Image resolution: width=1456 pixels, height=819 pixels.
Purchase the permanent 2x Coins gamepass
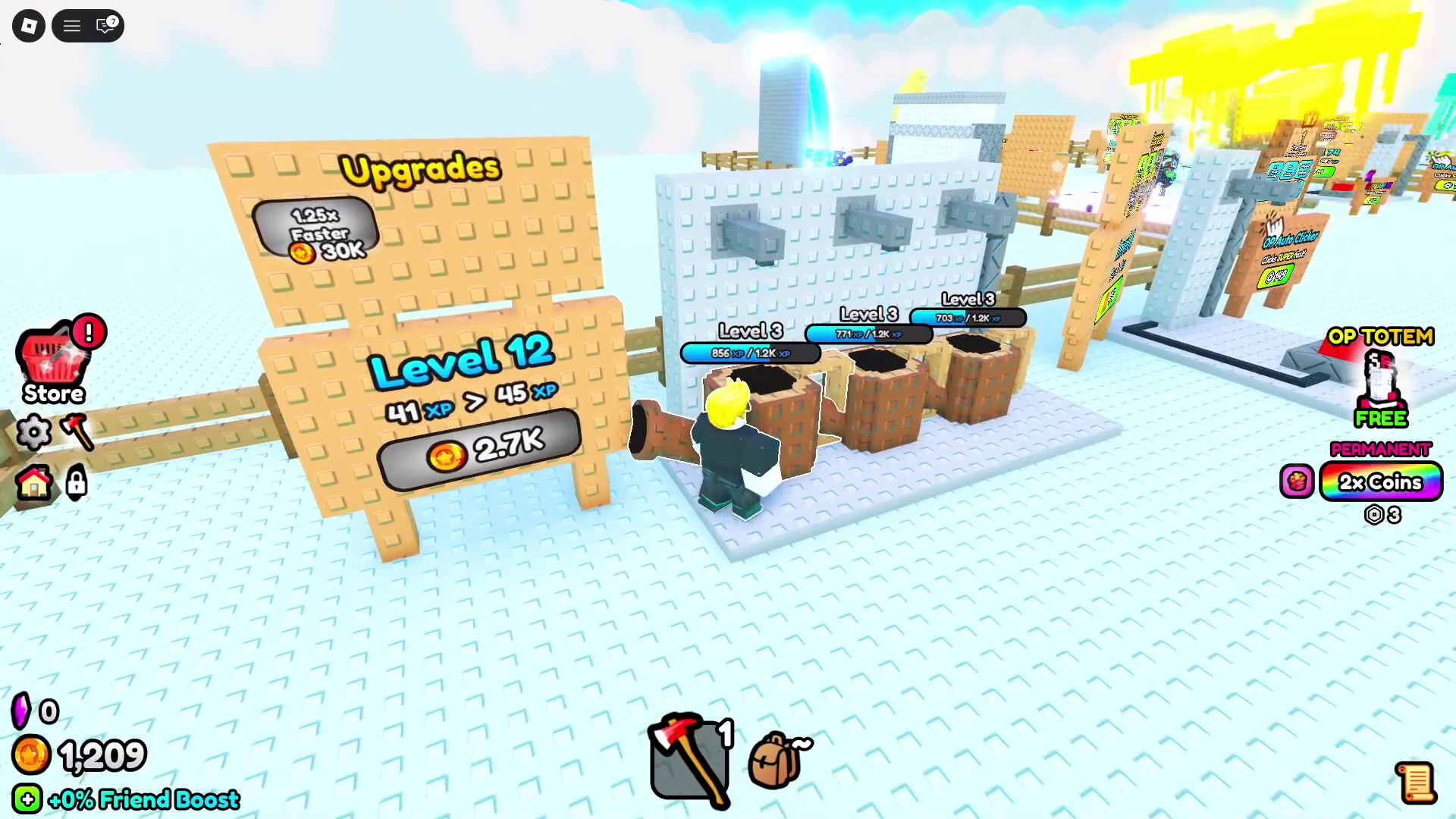(1380, 482)
